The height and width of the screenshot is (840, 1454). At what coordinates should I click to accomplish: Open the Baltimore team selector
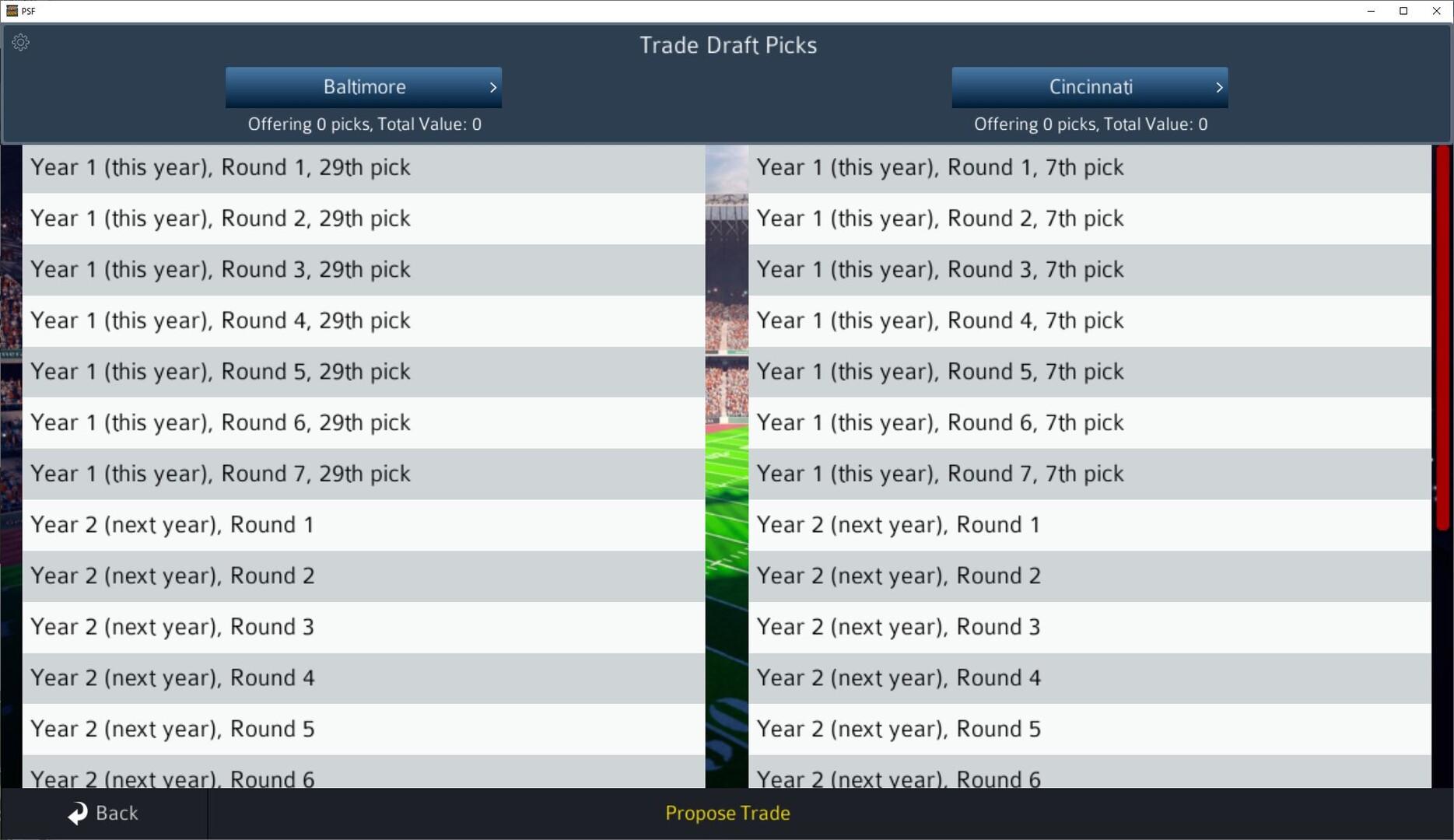coord(363,87)
